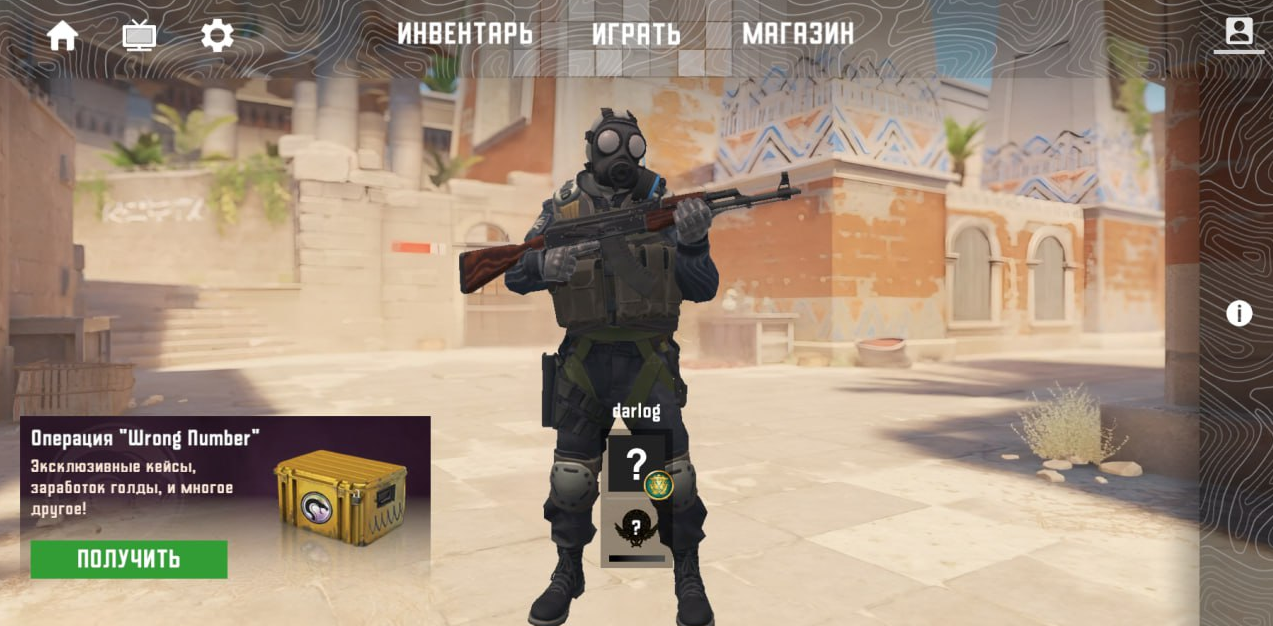Click the green ПОЛУЧИТЬ button

coord(129,559)
